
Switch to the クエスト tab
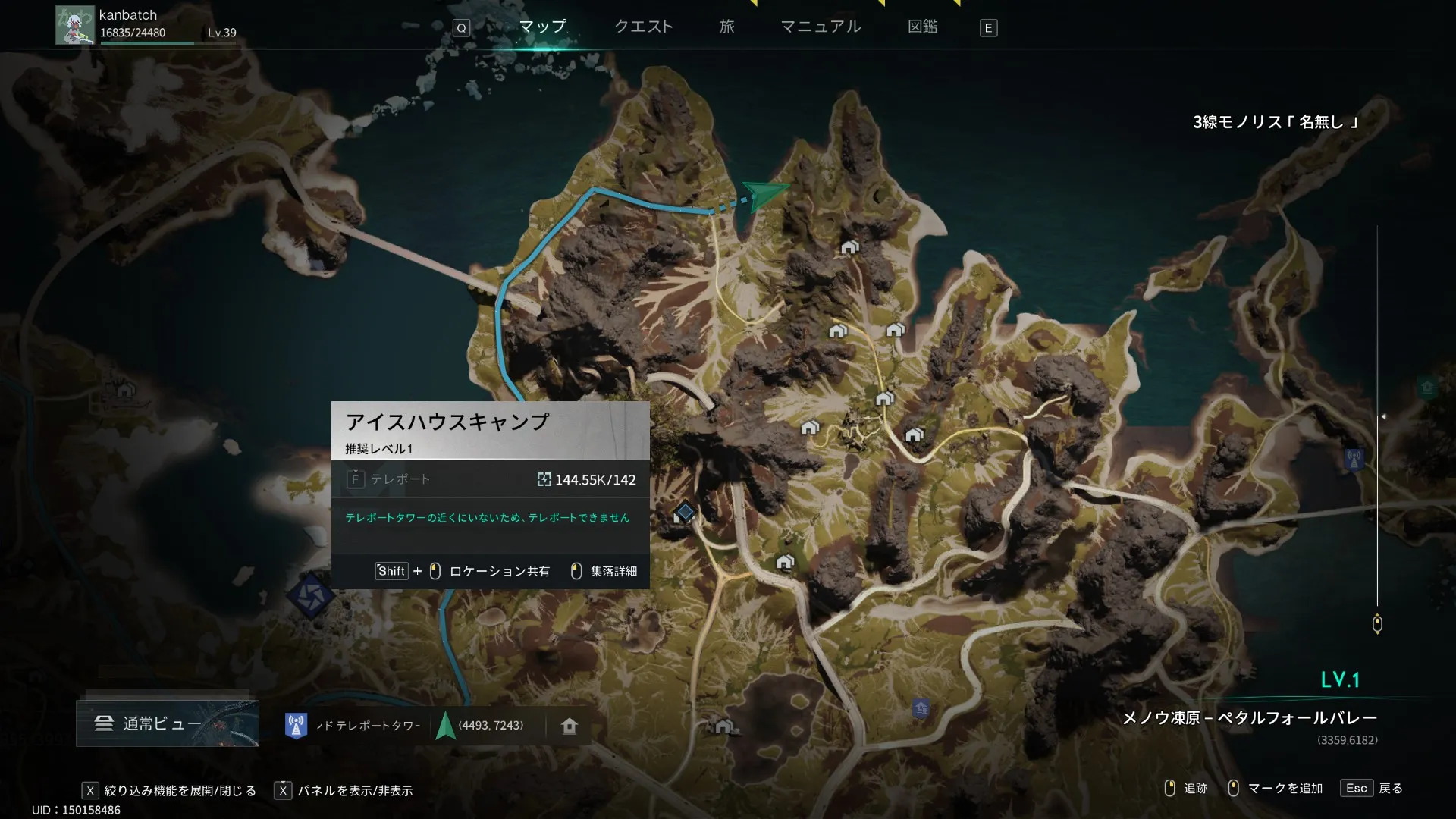[643, 27]
